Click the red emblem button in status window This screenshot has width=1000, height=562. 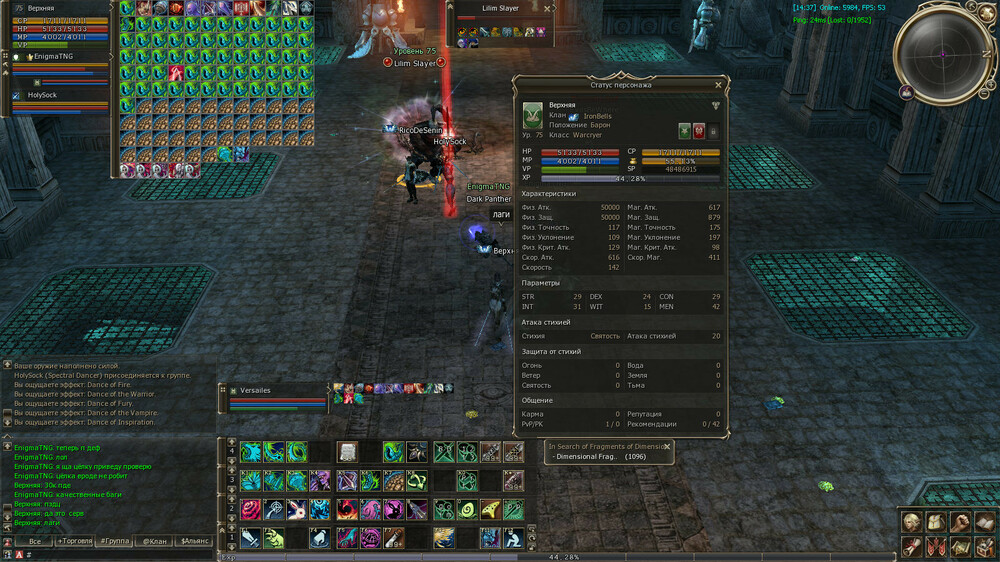699,131
